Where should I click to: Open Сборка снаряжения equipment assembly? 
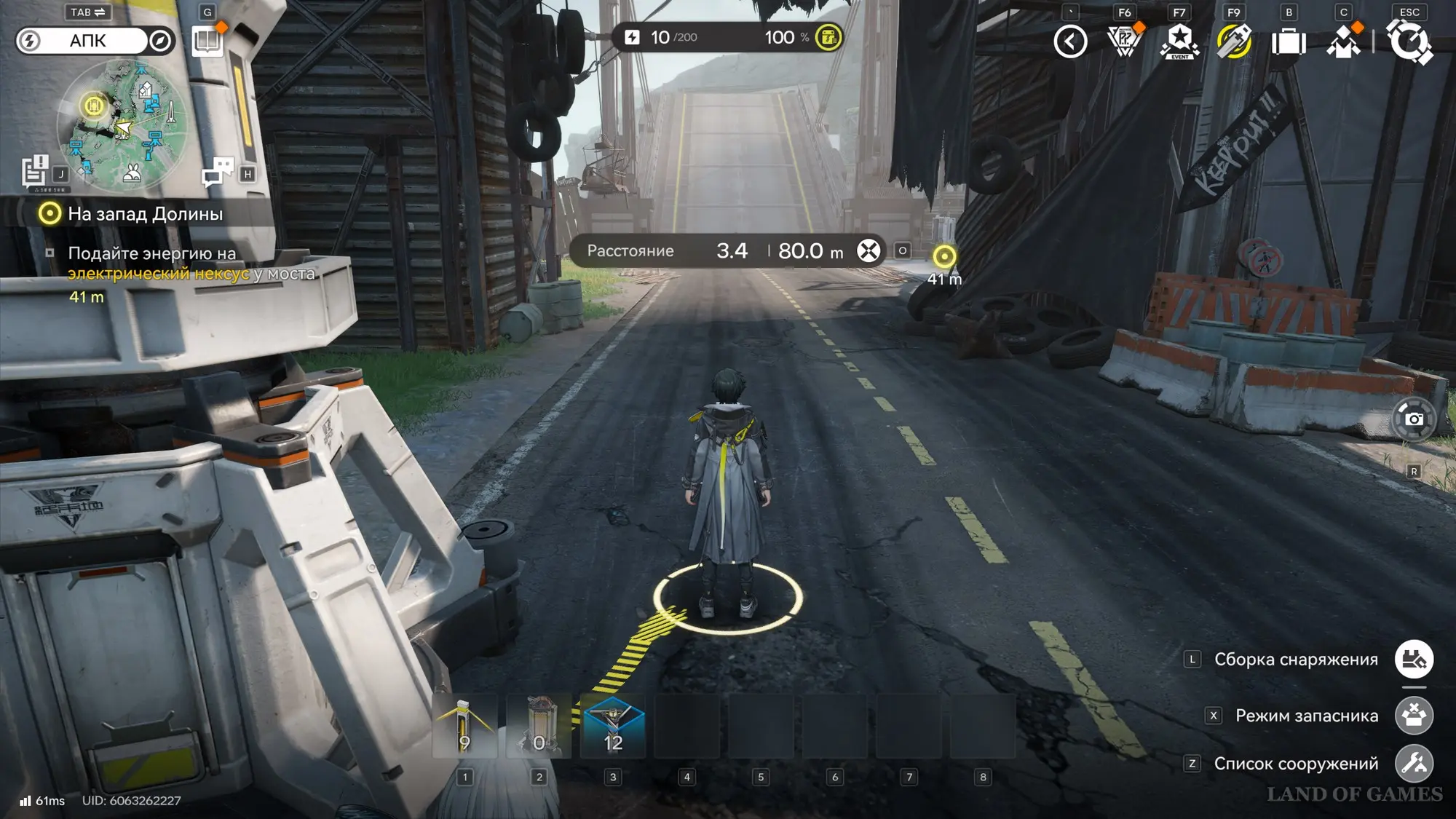1414,660
